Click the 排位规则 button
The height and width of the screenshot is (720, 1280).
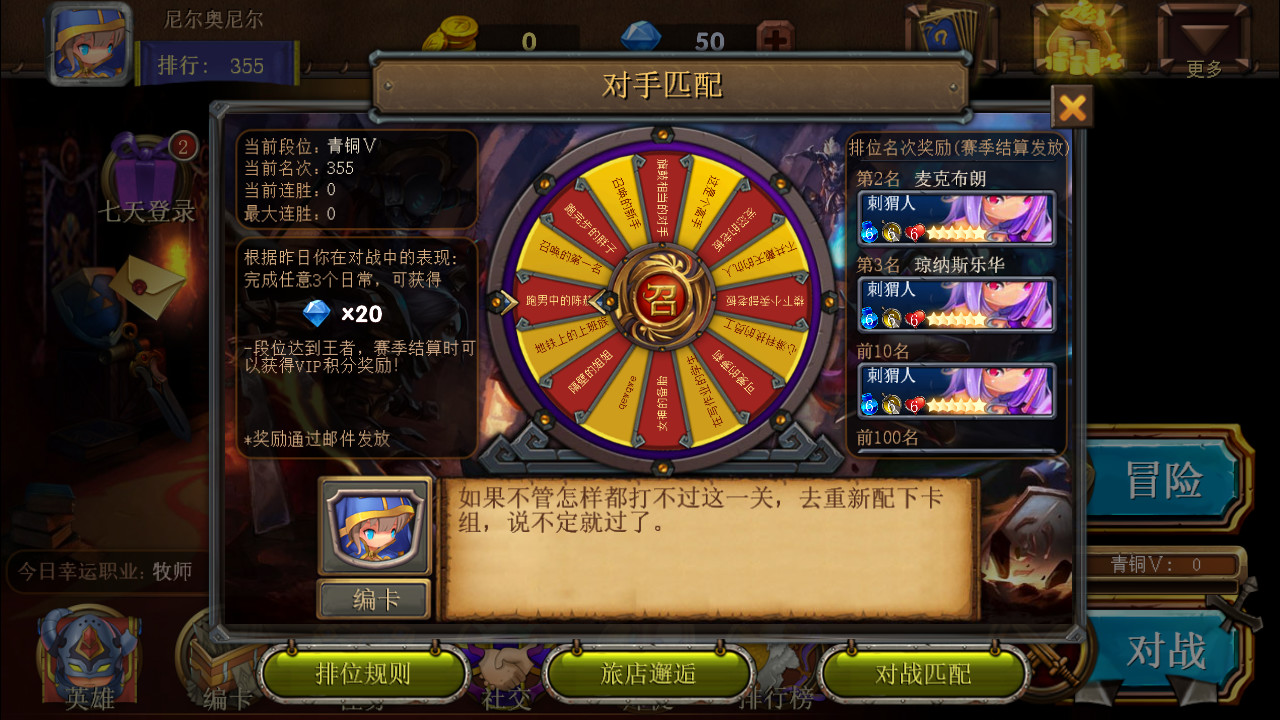[x=363, y=673]
